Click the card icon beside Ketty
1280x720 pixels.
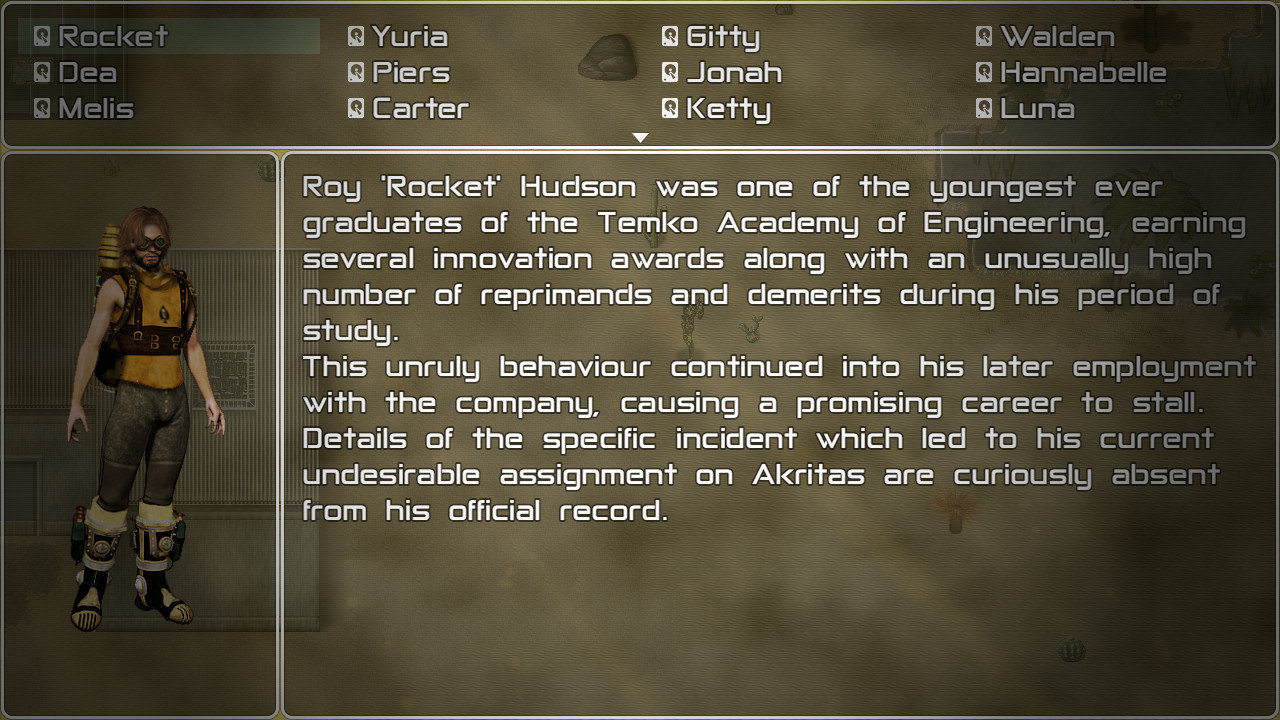coord(668,108)
